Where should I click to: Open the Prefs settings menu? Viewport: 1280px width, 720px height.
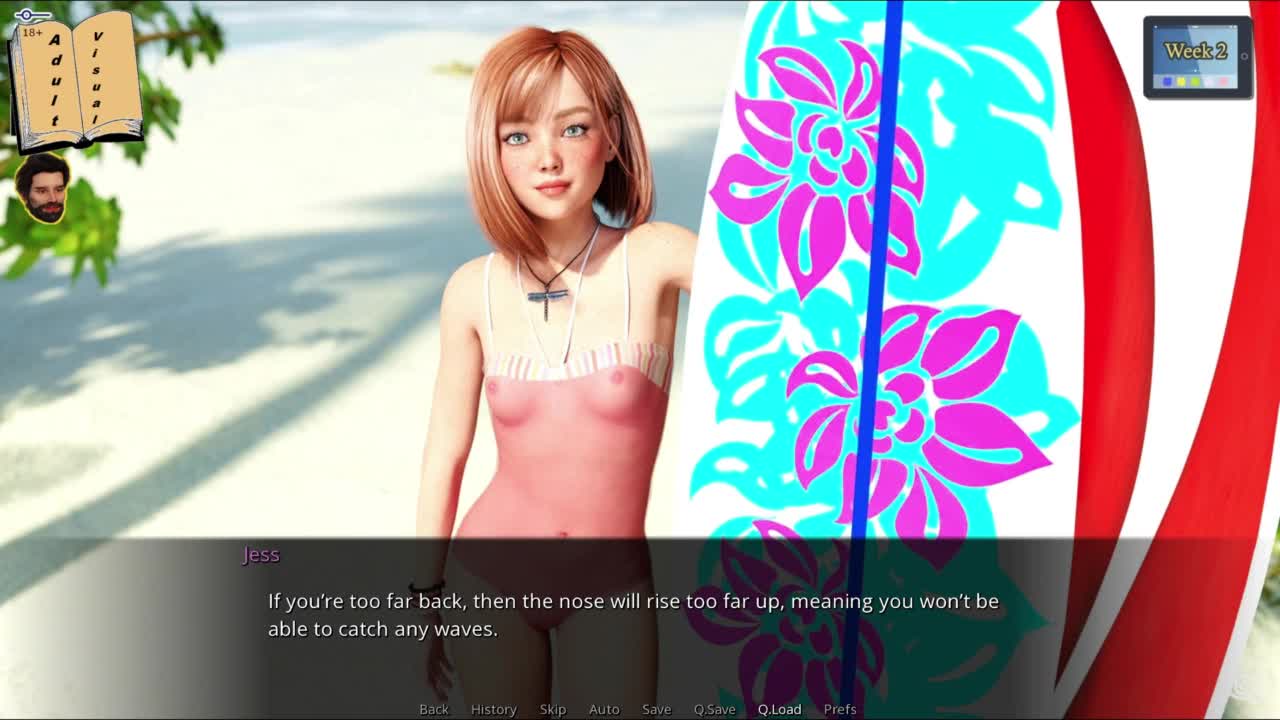(840, 709)
